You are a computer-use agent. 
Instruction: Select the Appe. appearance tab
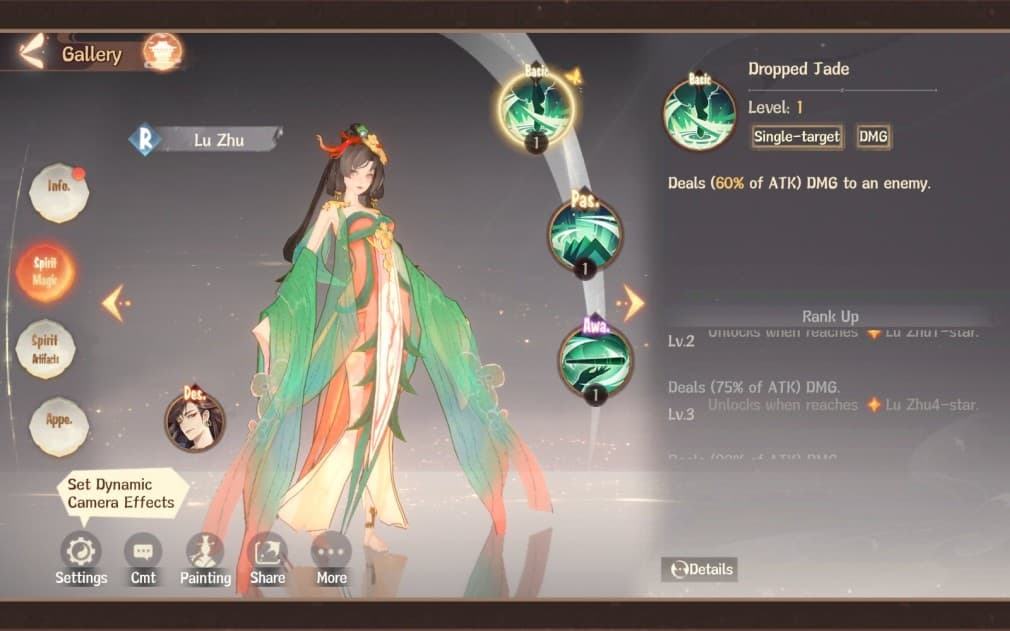tap(59, 421)
